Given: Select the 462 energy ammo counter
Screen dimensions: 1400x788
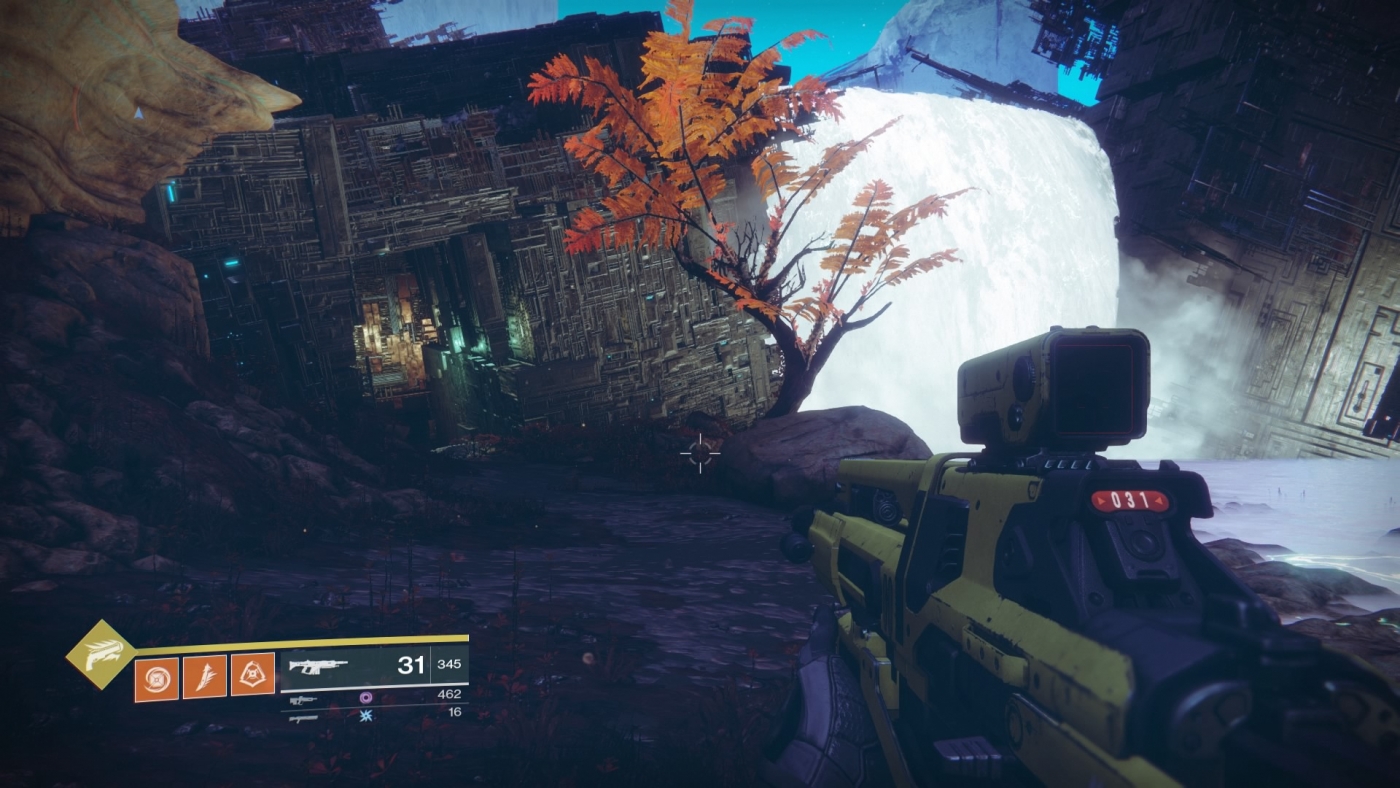Looking at the screenshot, I should click(451, 693).
